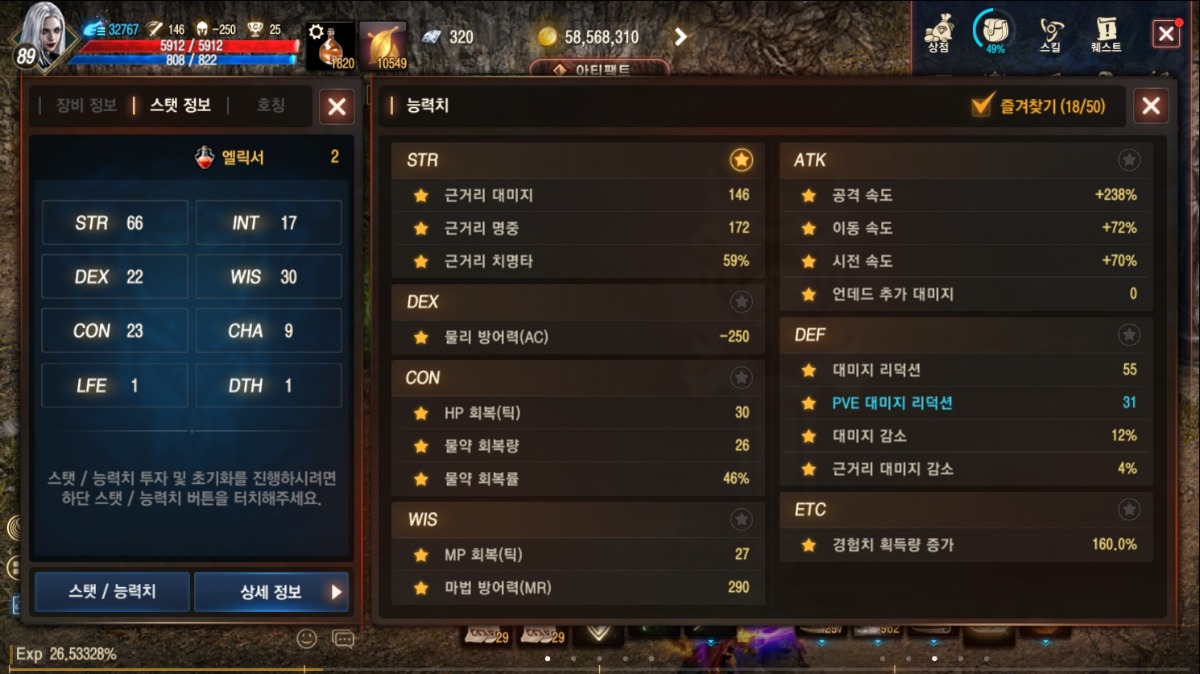Open the chat bubble icon

tap(343, 638)
